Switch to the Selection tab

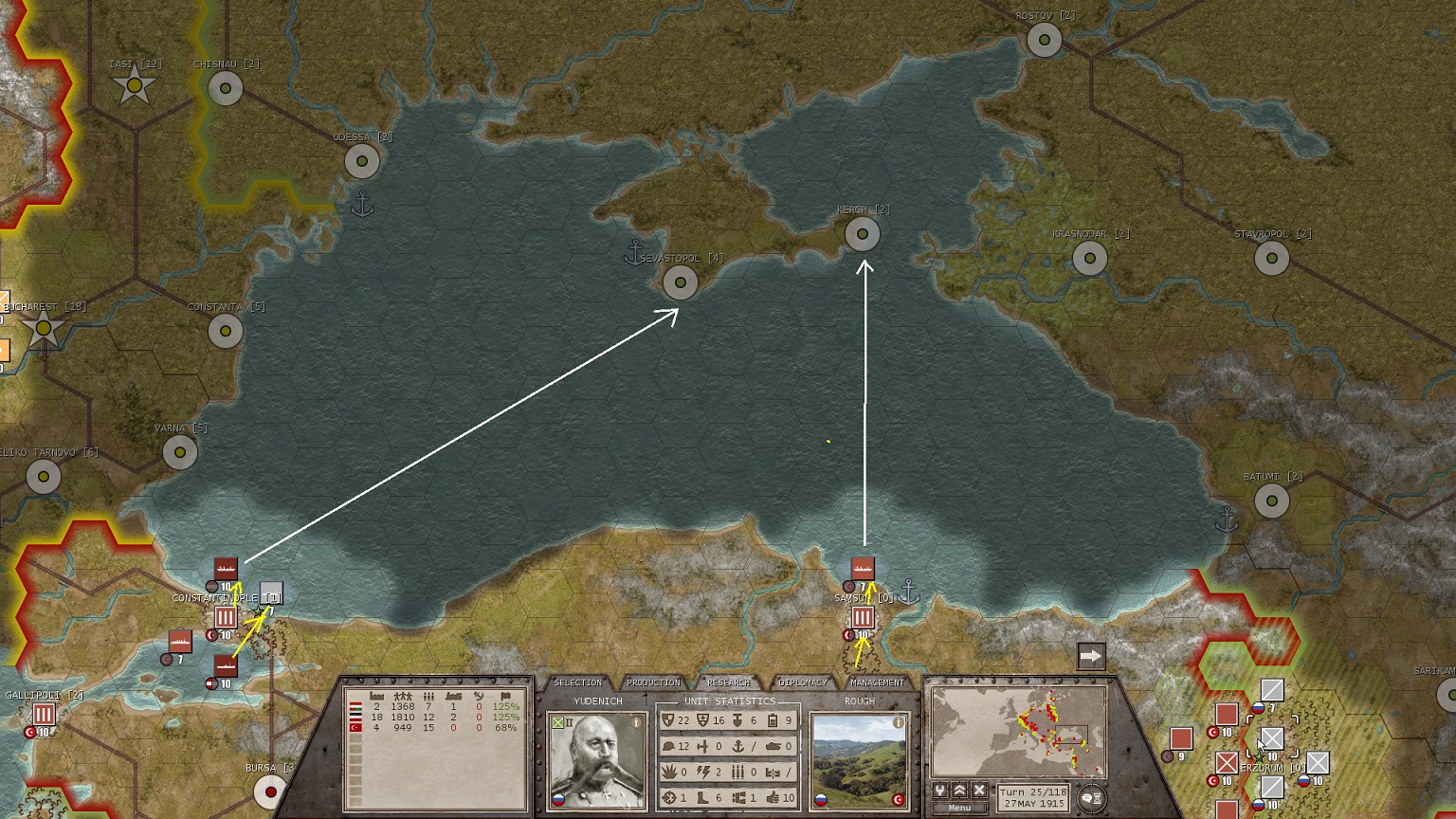pyautogui.click(x=577, y=682)
